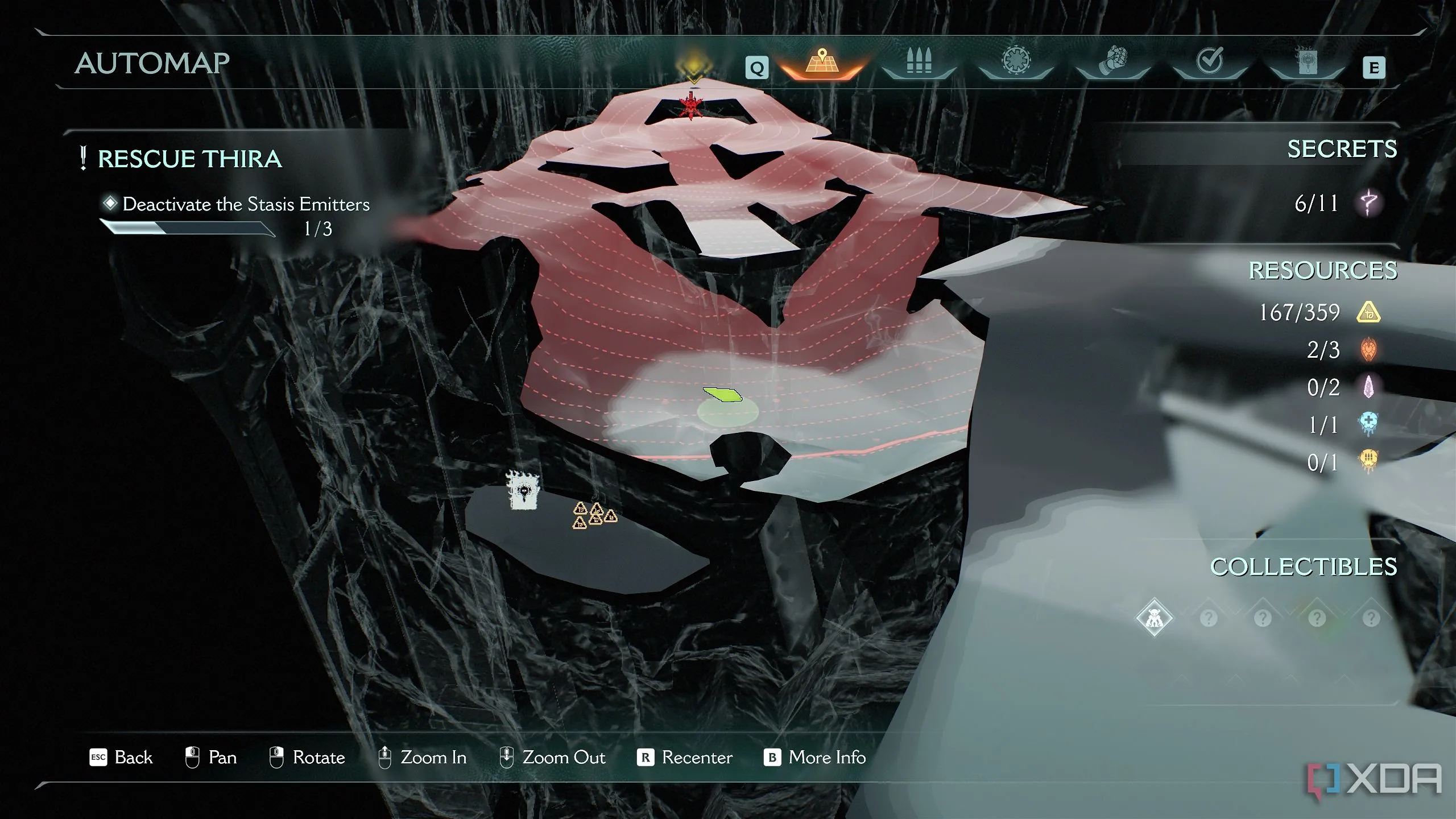Screen dimensions: 1456x819
Task: Open More Info for the map
Action: pyautogui.click(x=815, y=758)
